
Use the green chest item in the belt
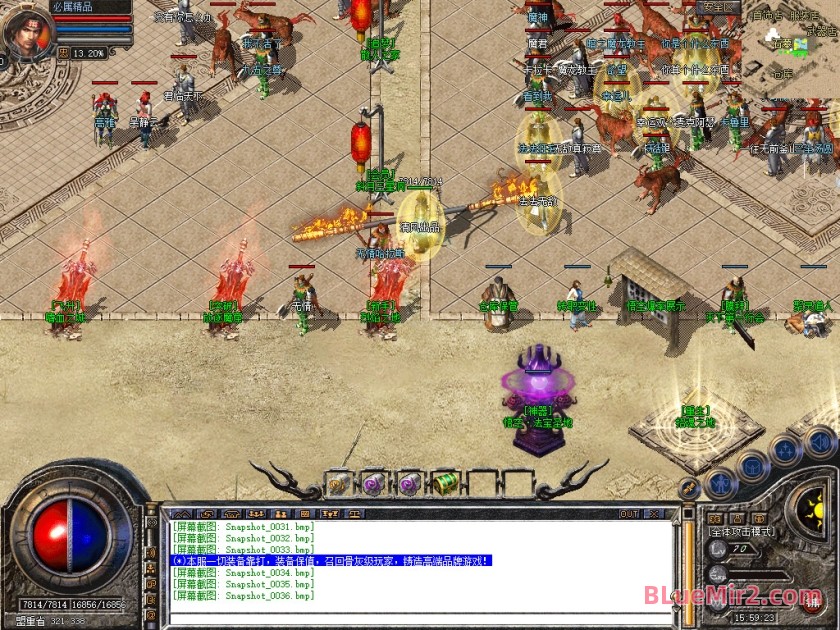[446, 484]
